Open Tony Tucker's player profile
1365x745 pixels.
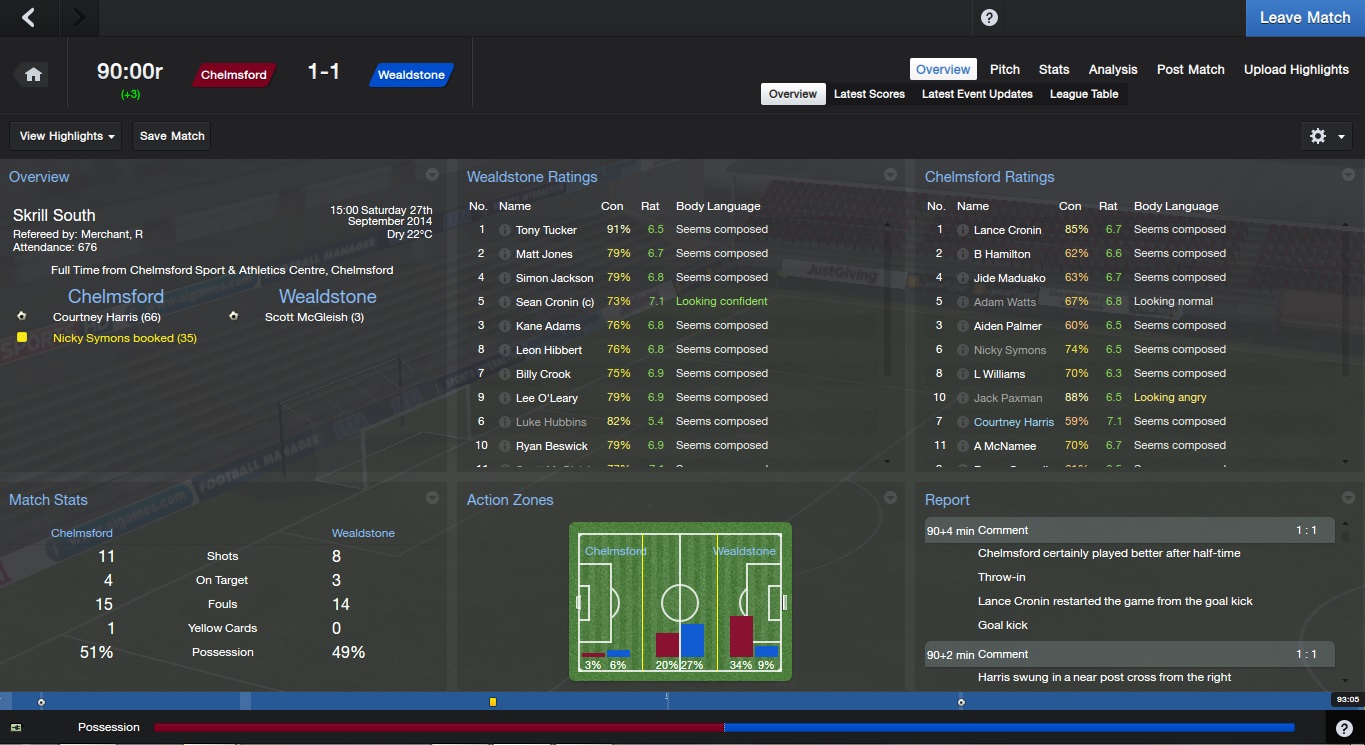click(x=546, y=230)
